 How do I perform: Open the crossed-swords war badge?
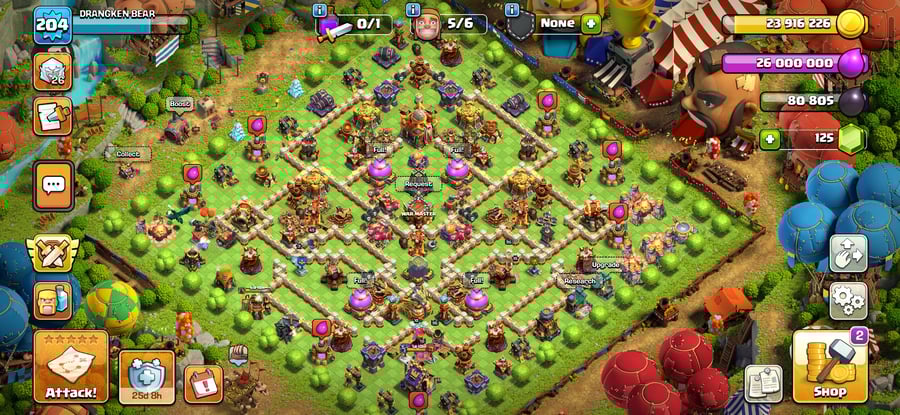tap(53, 253)
